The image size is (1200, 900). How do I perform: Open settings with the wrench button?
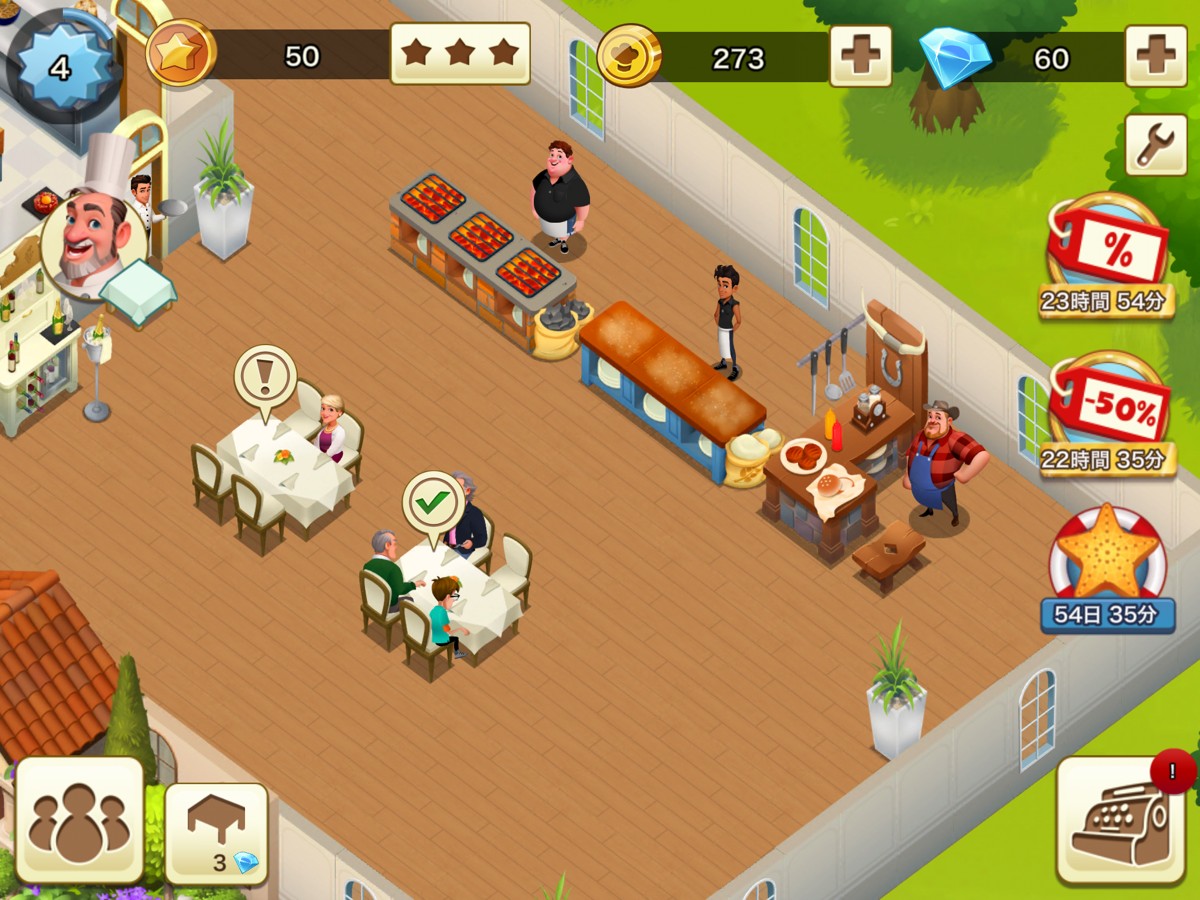(1156, 146)
